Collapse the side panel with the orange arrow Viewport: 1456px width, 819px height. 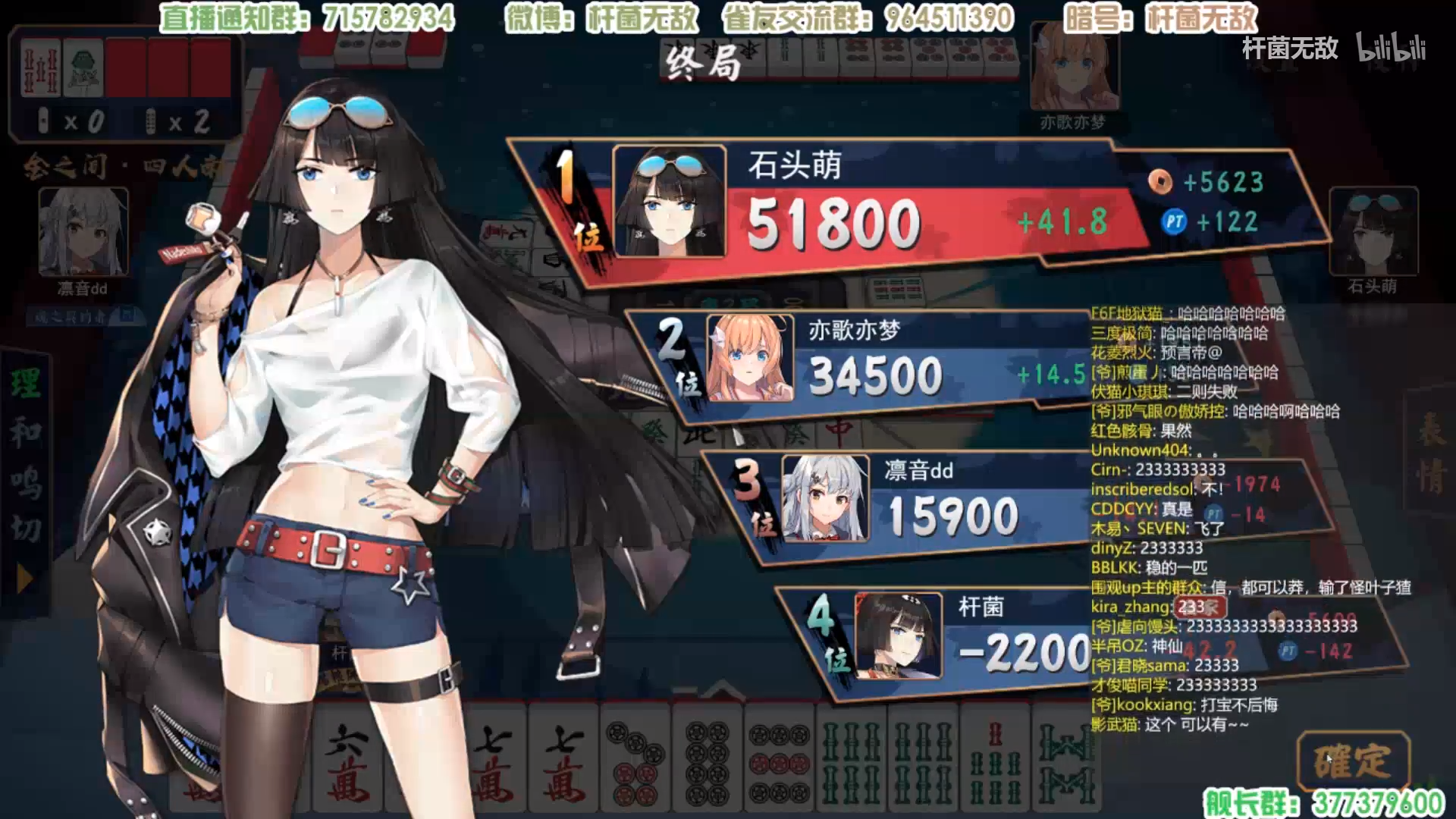point(24,579)
